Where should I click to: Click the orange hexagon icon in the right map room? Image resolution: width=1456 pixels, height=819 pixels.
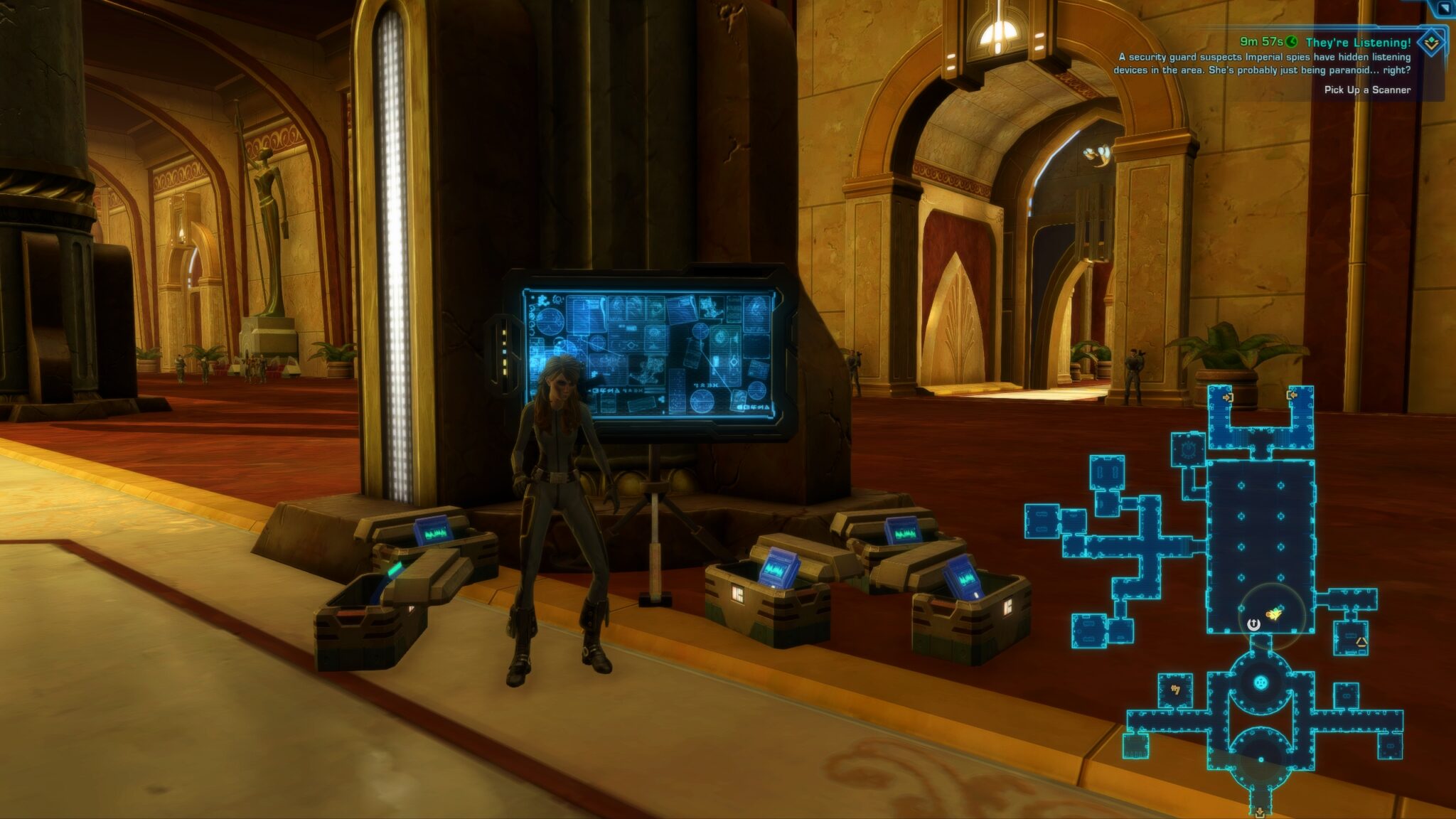1360,642
